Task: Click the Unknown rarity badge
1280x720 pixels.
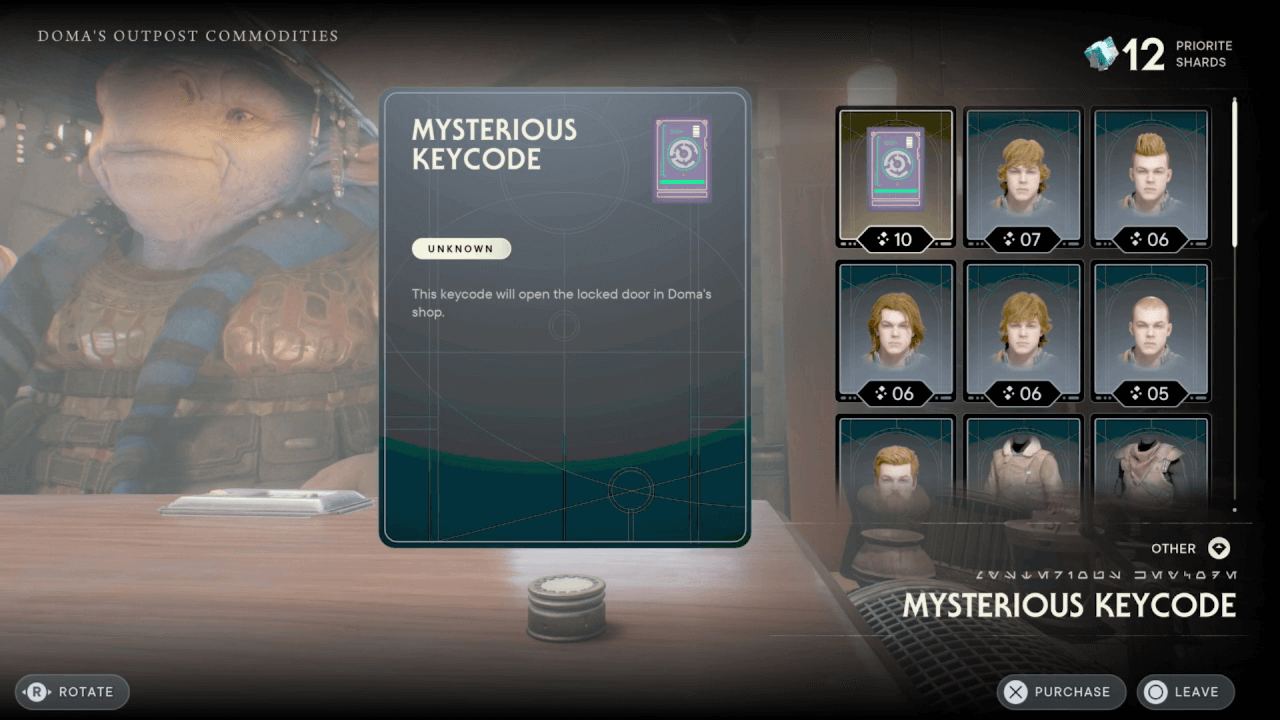Action: [x=461, y=248]
